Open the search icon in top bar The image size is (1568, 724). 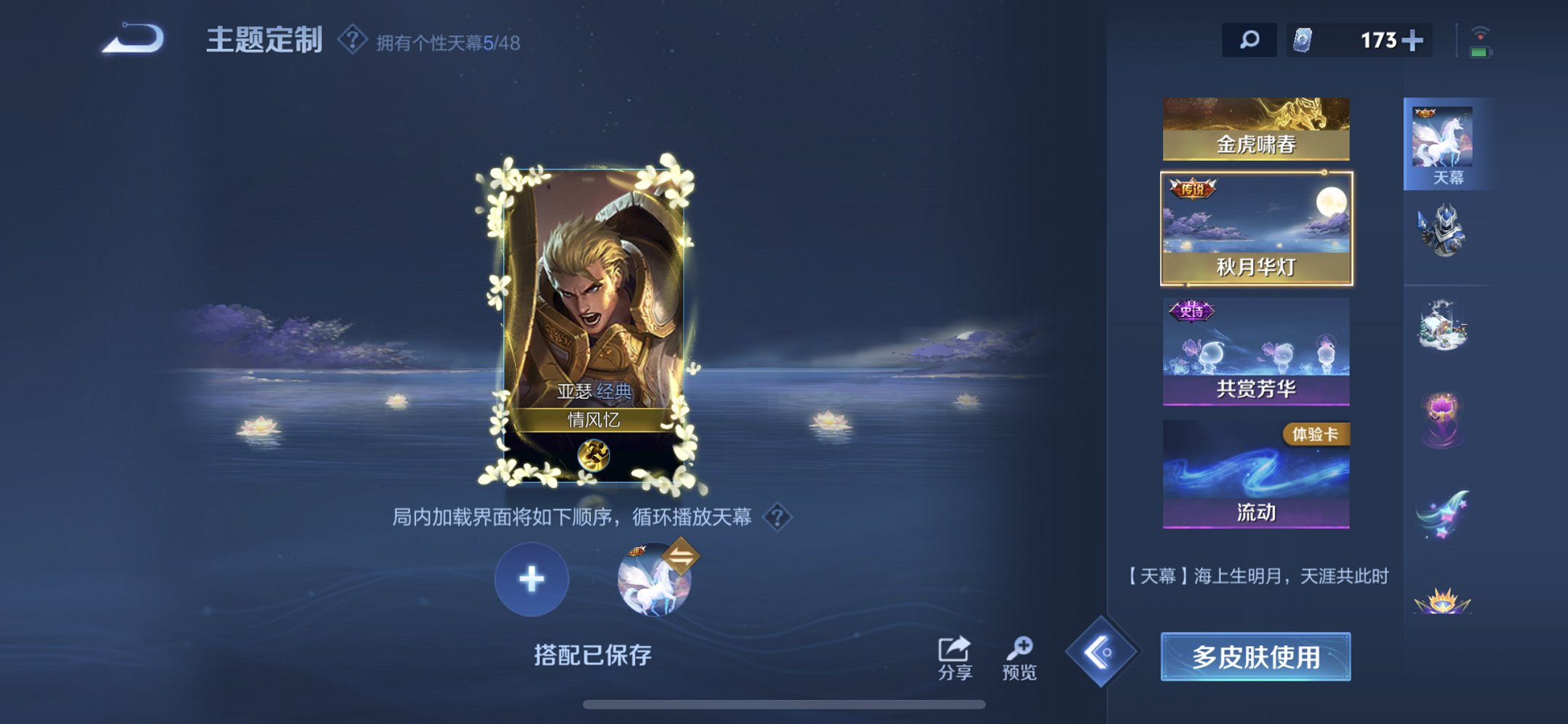click(x=1248, y=40)
